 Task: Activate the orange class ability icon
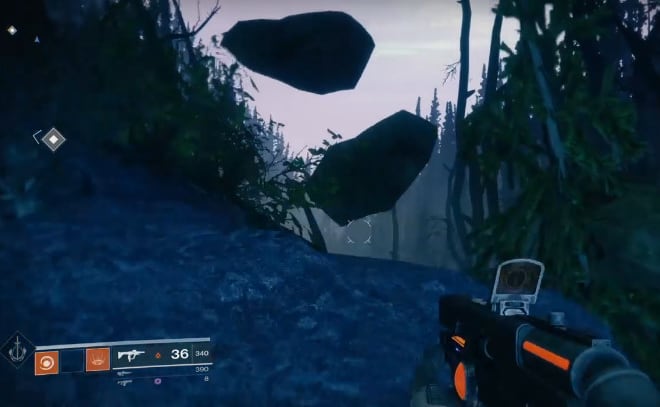click(98, 359)
